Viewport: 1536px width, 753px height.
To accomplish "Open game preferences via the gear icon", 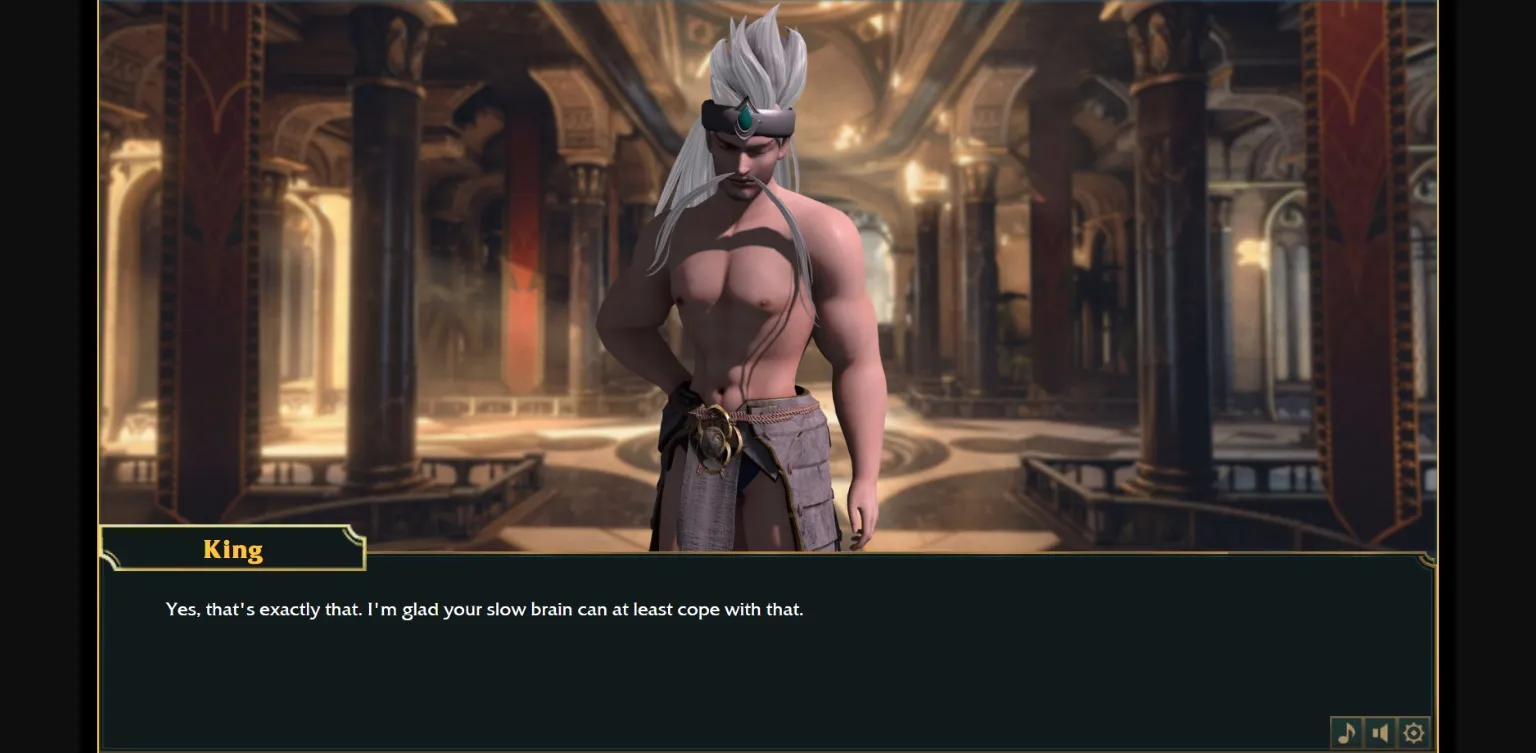I will tap(1412, 732).
